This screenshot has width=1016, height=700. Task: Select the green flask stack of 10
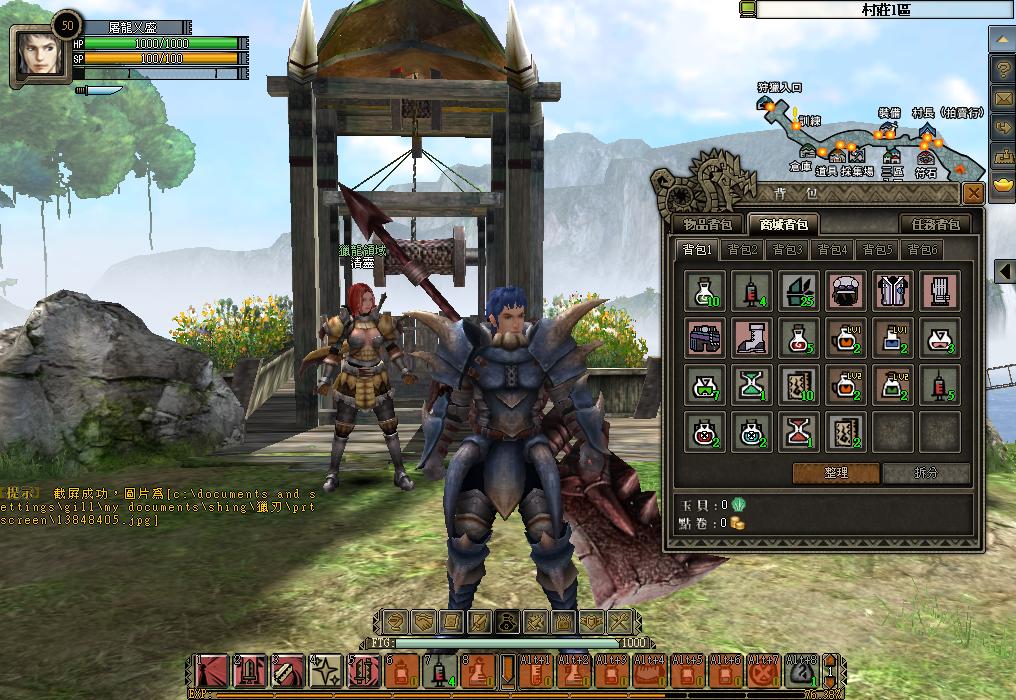706,290
